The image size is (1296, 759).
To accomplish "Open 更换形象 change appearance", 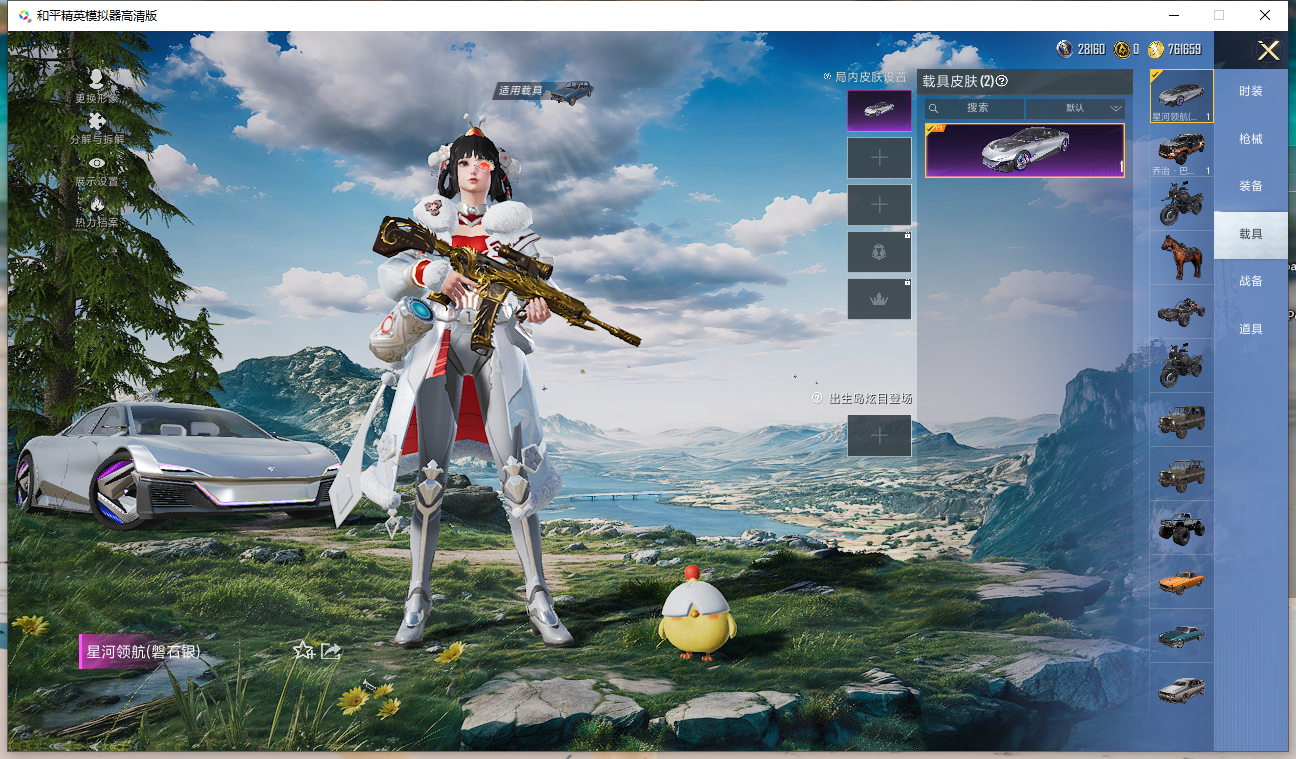I will (96, 85).
